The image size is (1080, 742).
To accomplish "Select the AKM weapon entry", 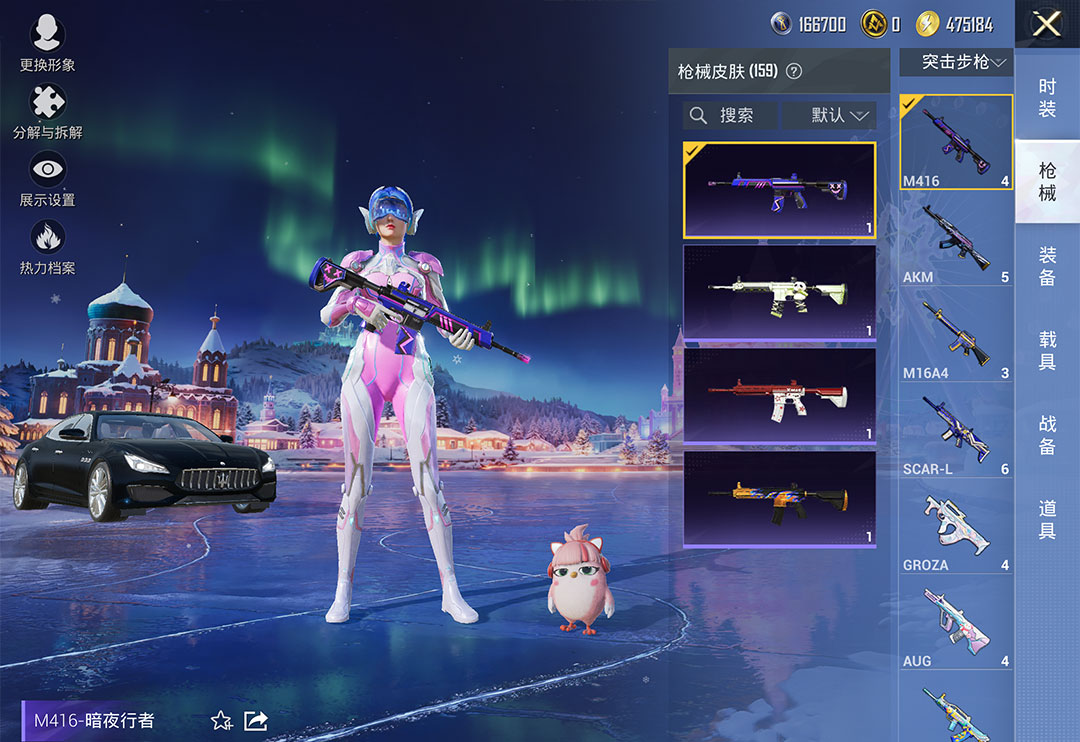I will (956, 240).
